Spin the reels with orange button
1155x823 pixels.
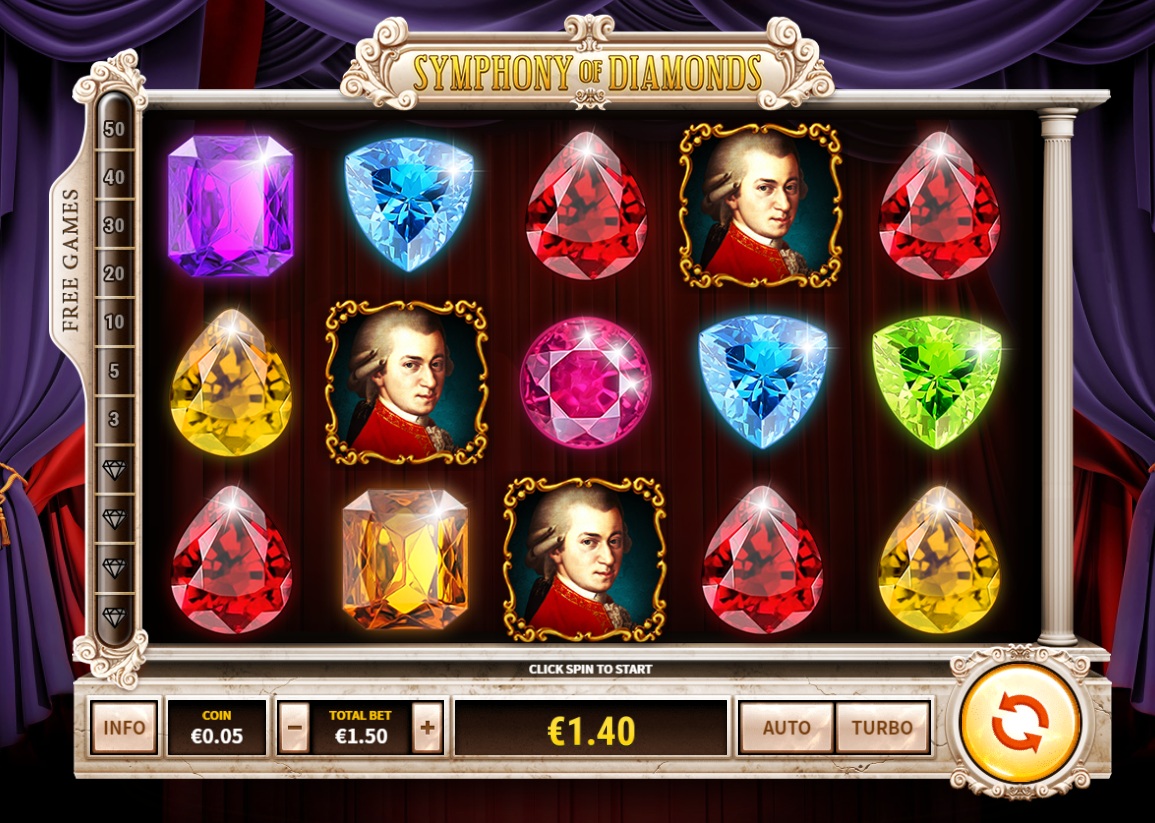coord(1019,722)
